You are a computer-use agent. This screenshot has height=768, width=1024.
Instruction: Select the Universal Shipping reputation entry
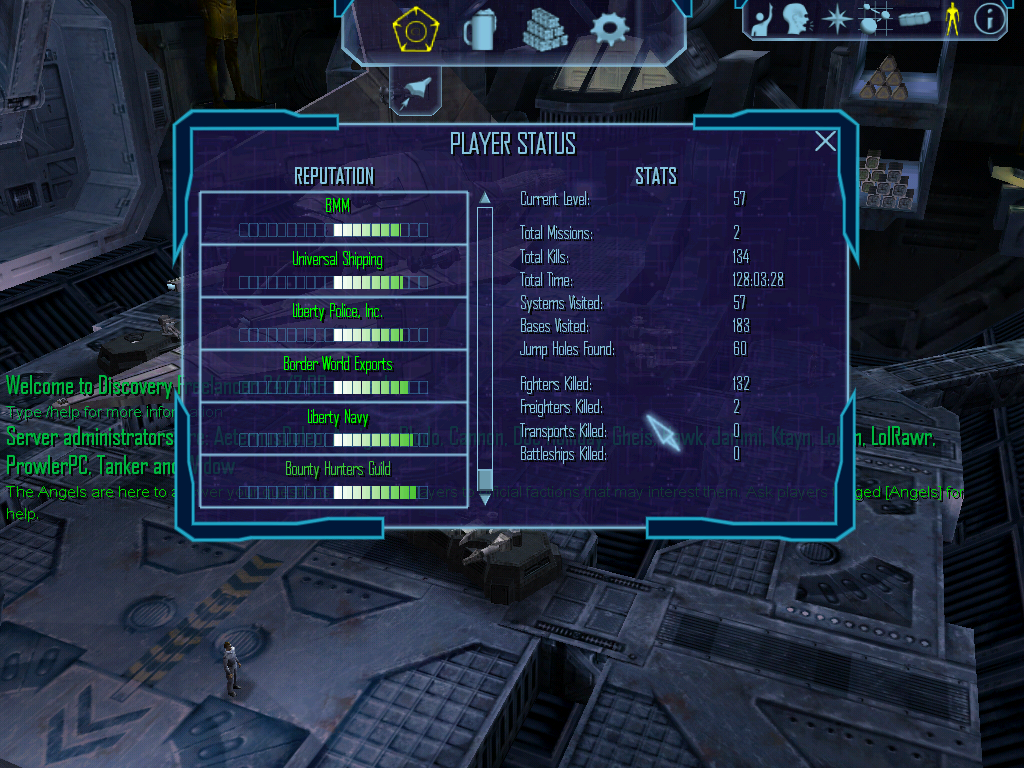(334, 270)
